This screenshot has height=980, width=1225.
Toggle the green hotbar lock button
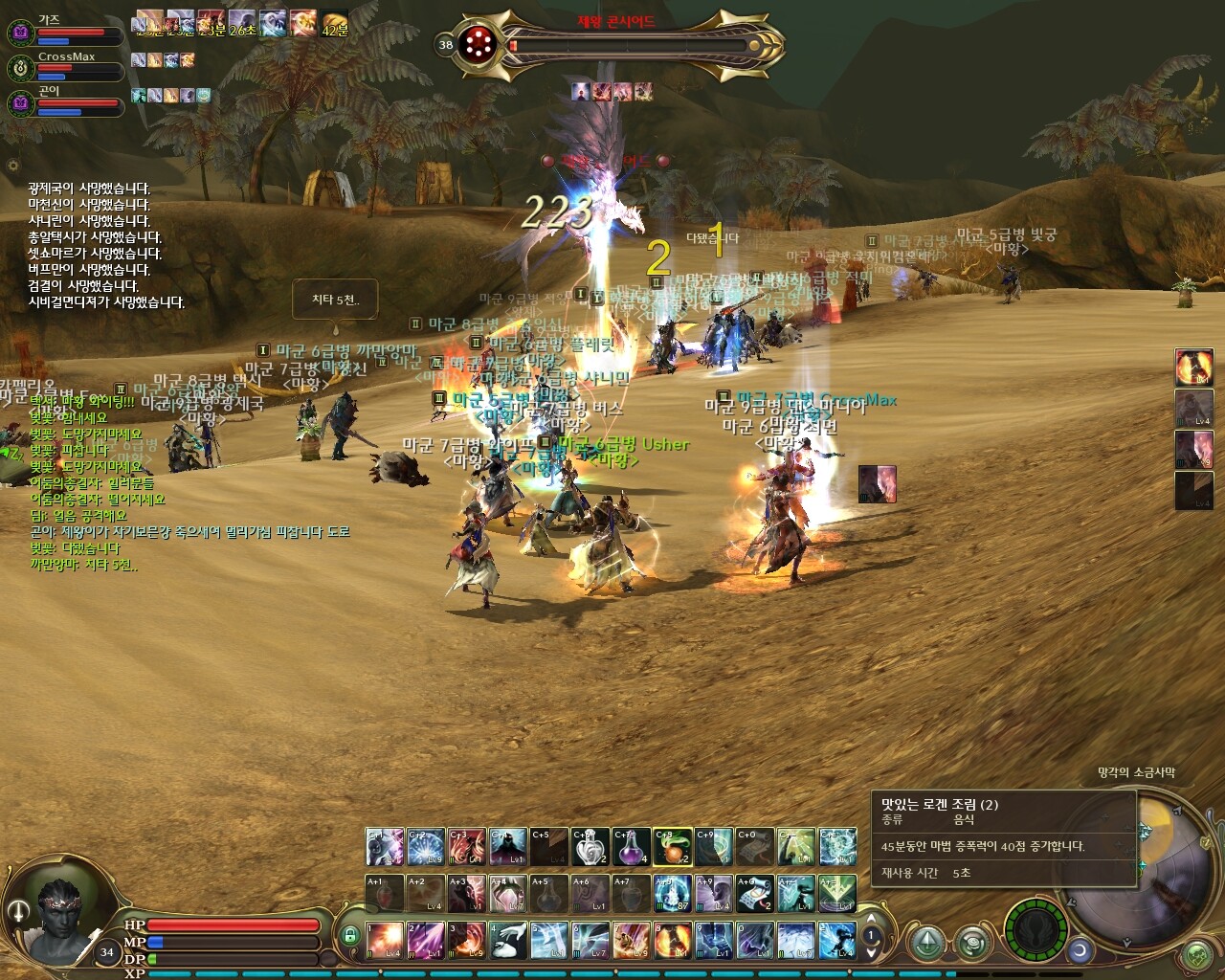350,935
